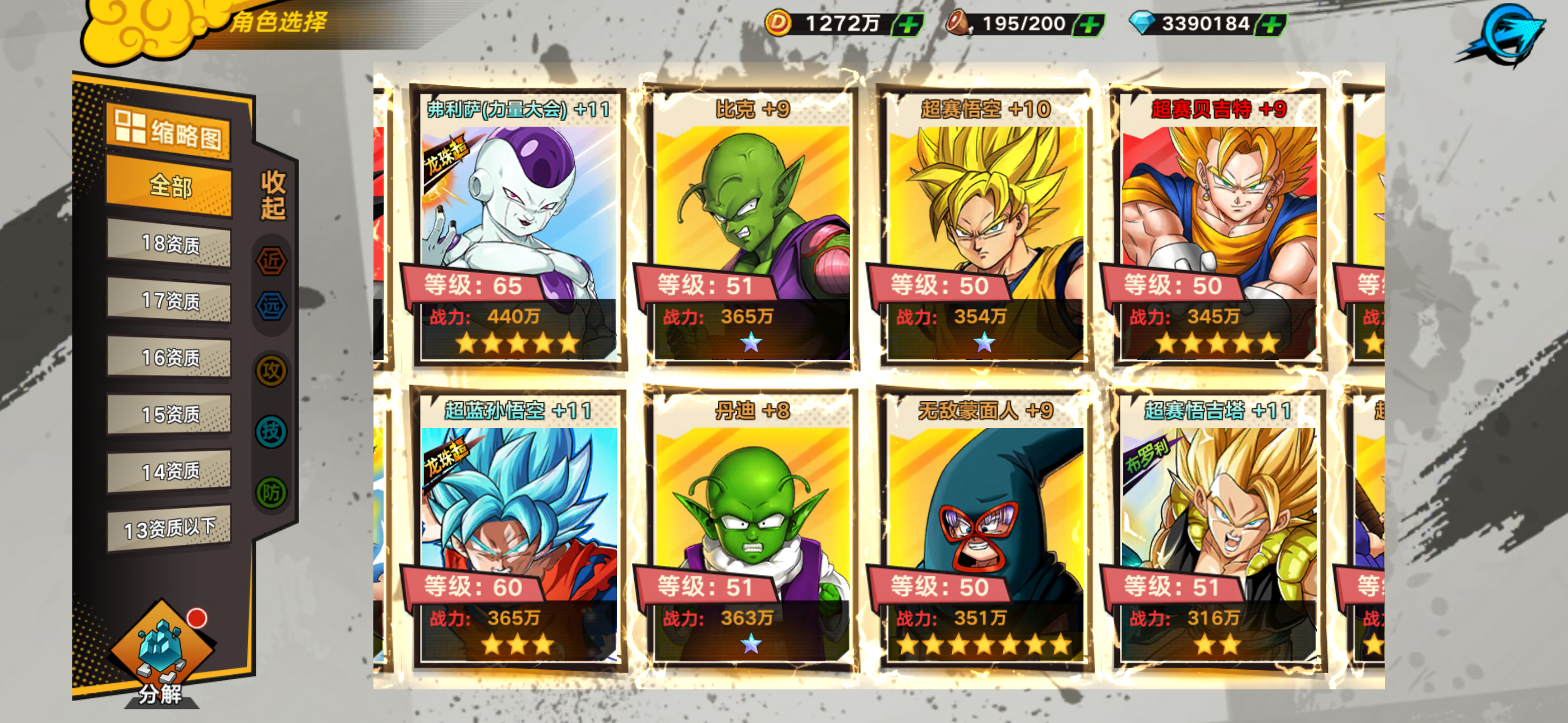This screenshot has height=723, width=1568.
Task: Collapse the filter panel with 收起
Action: coord(273,194)
